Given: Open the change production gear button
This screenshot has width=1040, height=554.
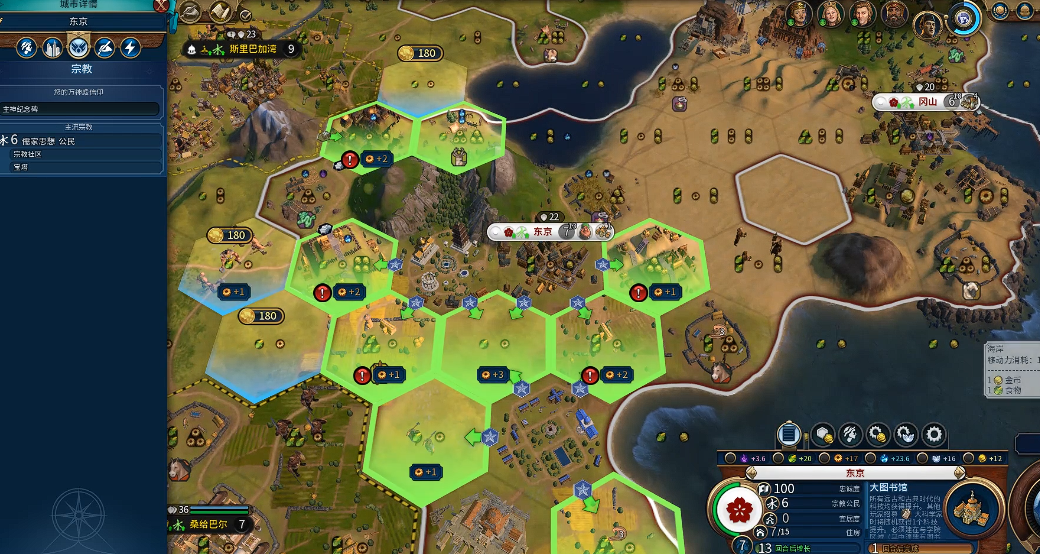Looking at the screenshot, I should tap(934, 434).
